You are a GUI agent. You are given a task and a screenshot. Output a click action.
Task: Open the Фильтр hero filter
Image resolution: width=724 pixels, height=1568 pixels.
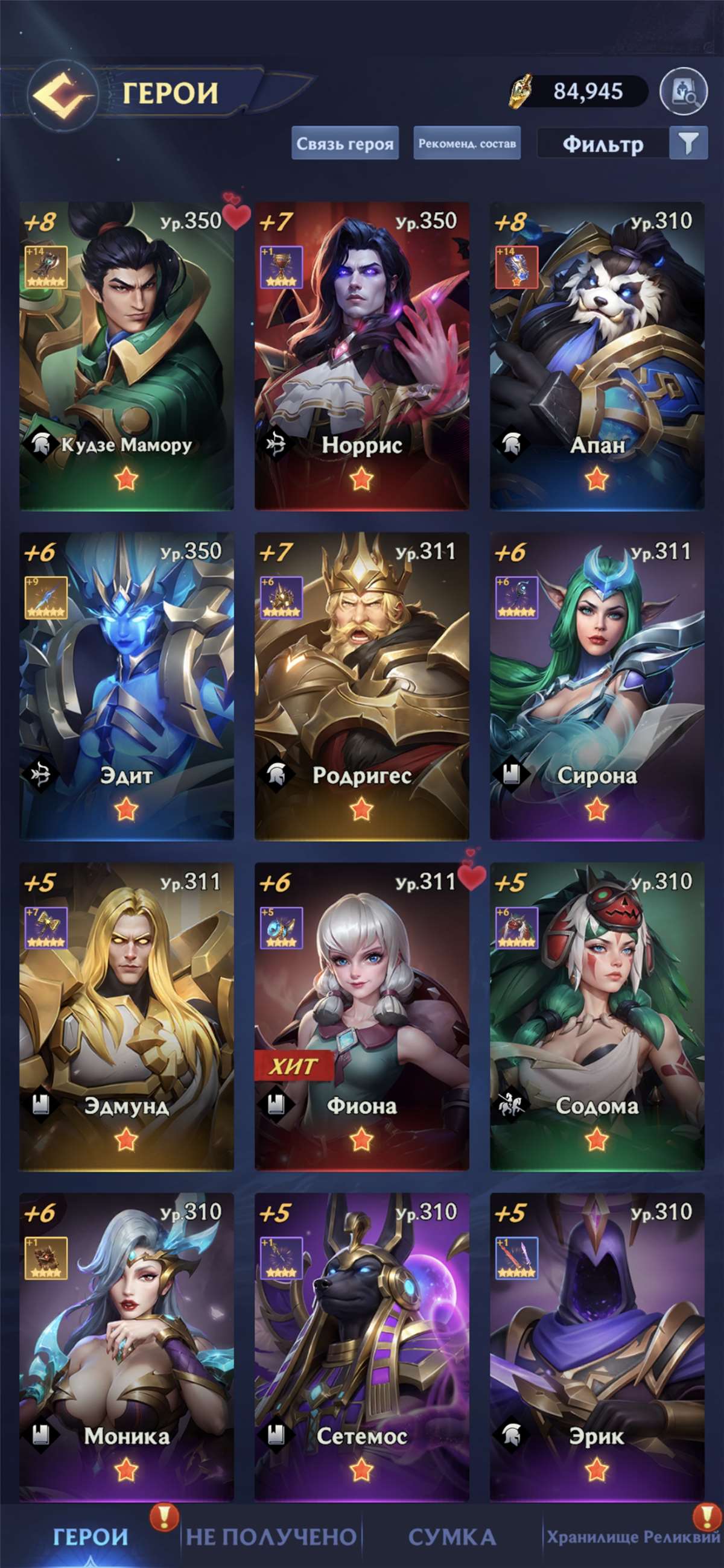coord(622,144)
